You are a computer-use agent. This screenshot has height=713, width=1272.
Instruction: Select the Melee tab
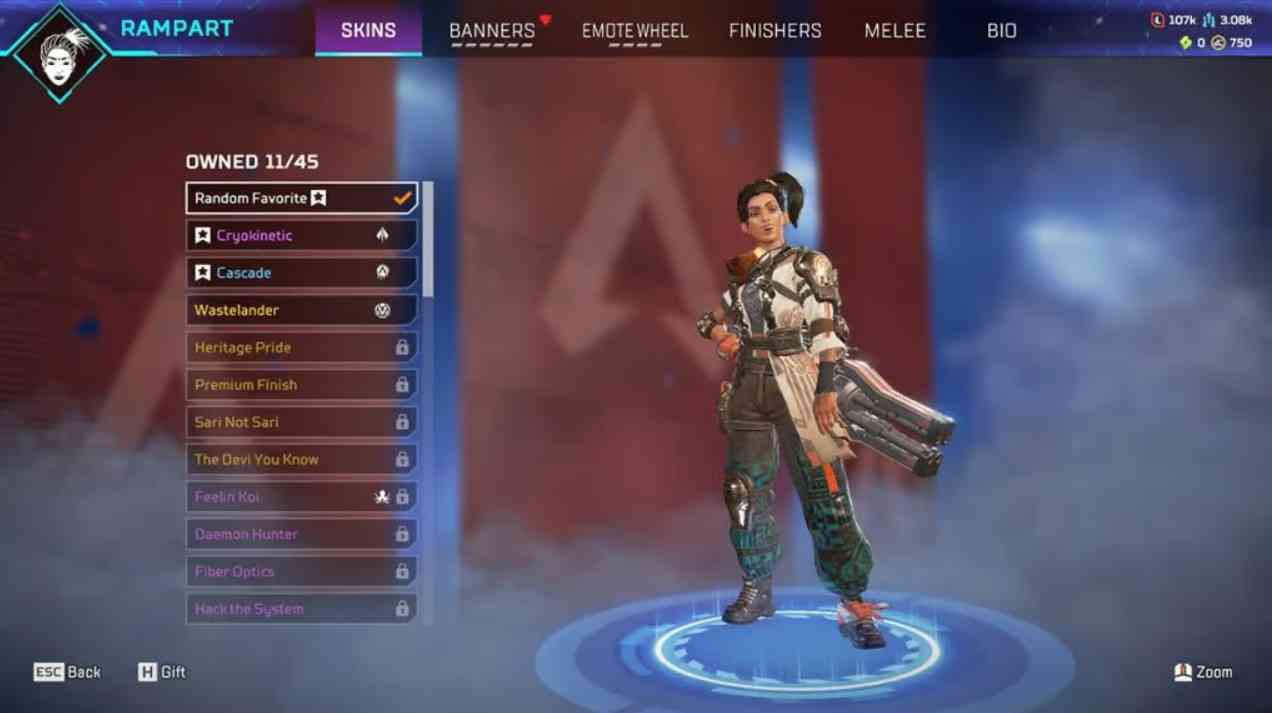(x=895, y=31)
